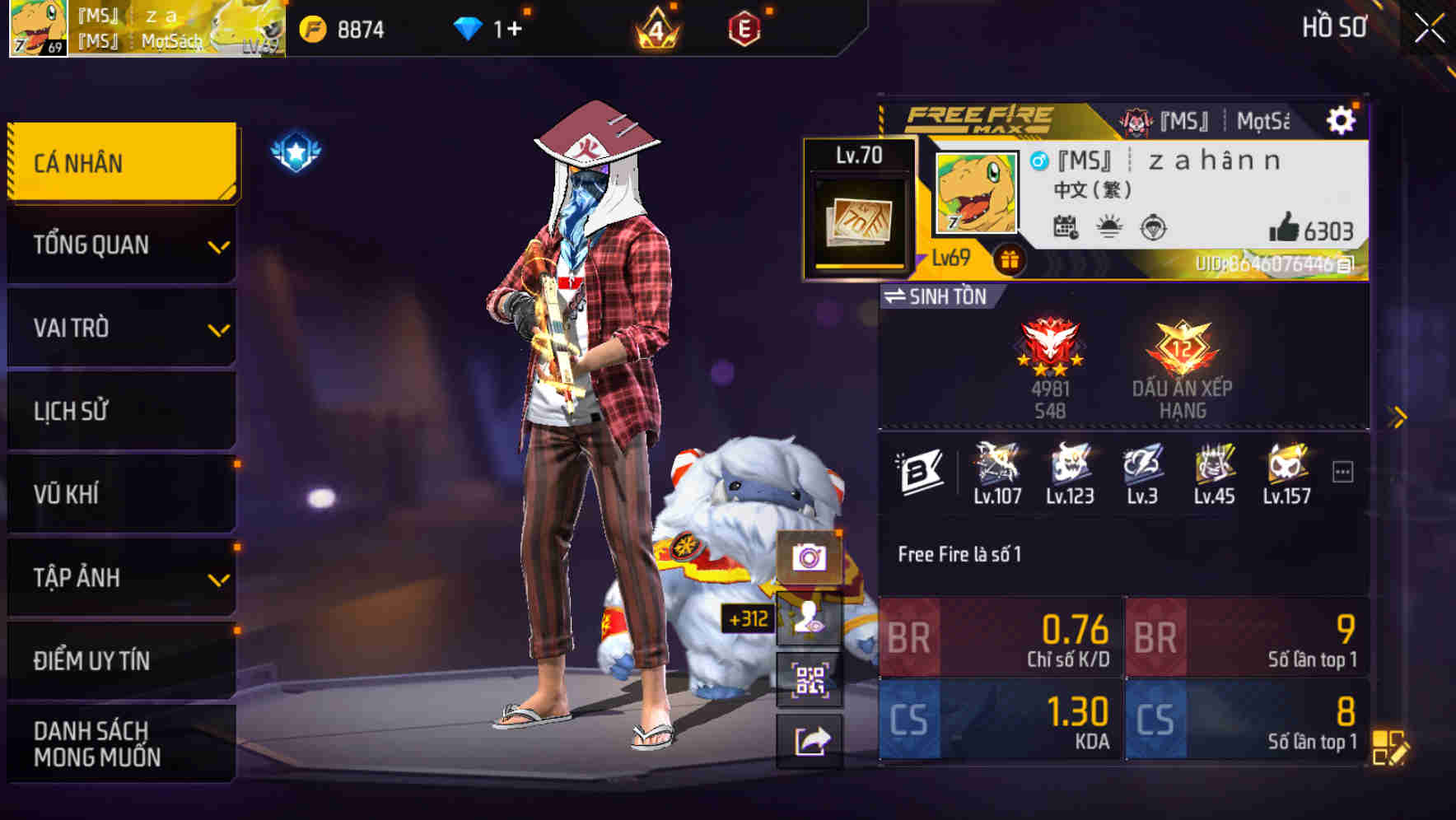Click the Lv.70 banner thumbnail

click(856, 206)
